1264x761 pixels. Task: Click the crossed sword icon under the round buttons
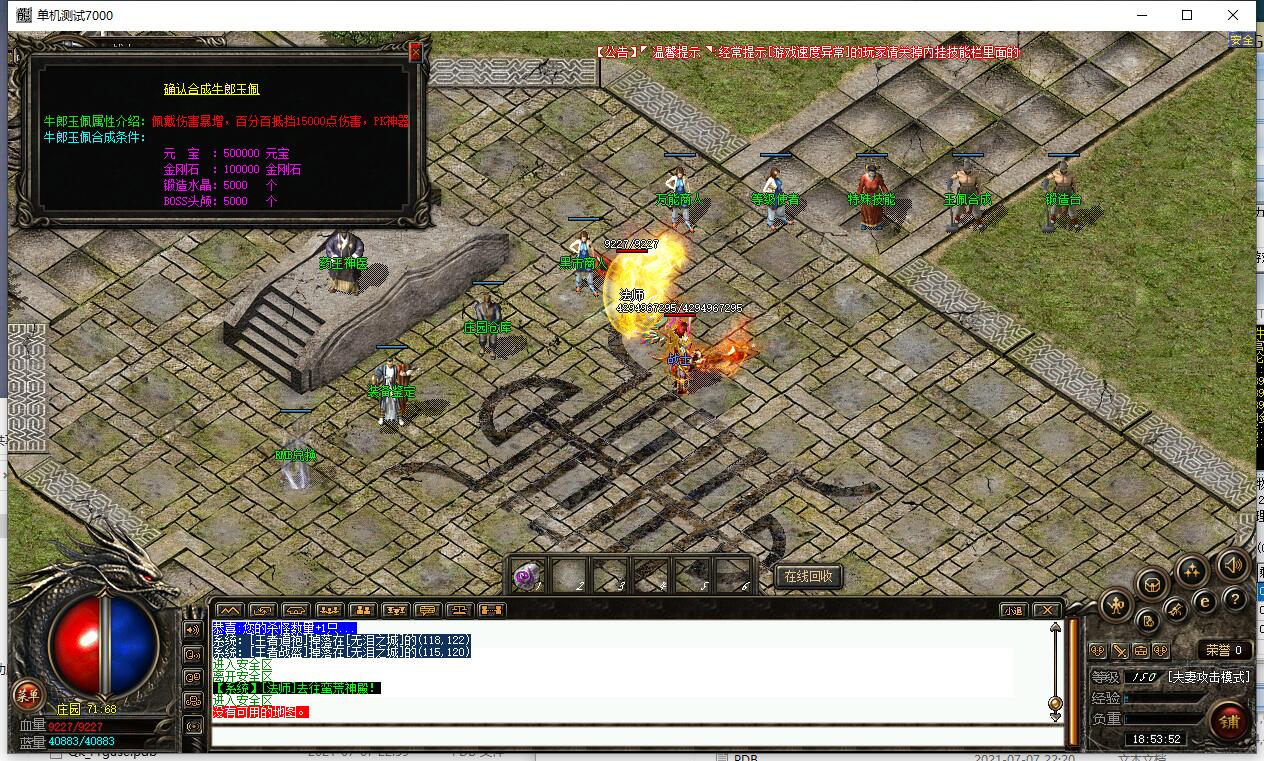1119,651
